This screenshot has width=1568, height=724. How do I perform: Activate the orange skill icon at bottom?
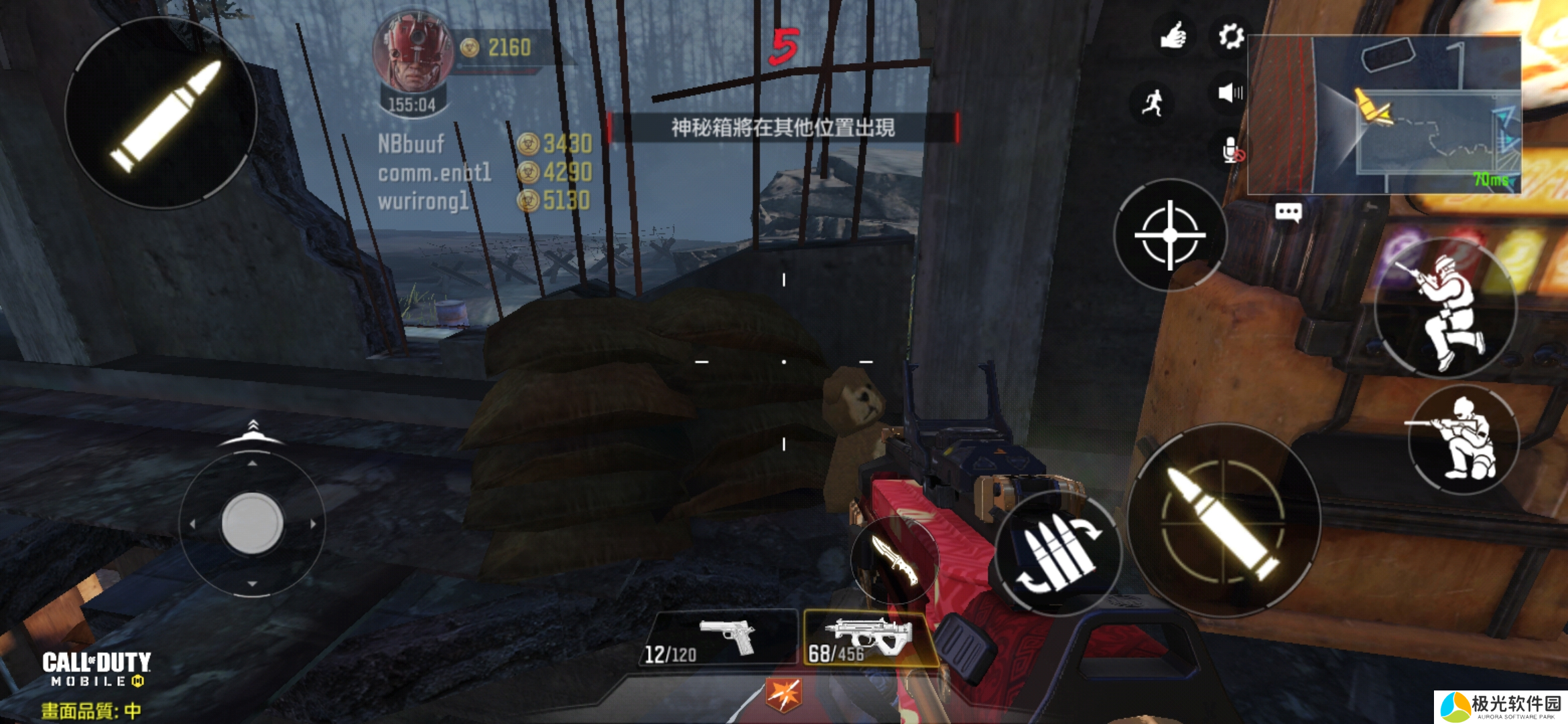click(x=783, y=694)
